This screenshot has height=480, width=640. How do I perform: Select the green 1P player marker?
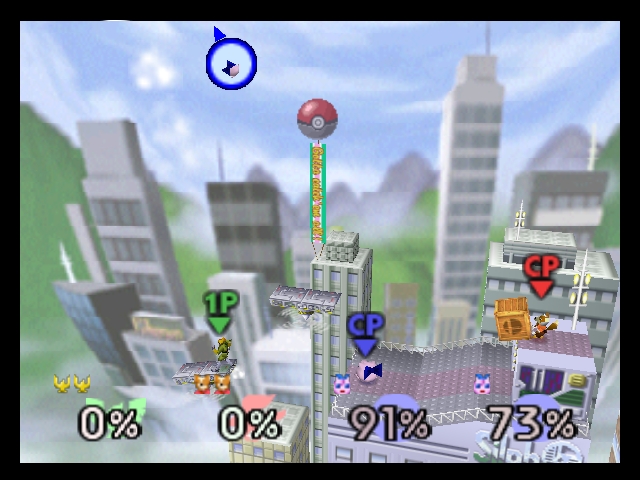pos(219,311)
